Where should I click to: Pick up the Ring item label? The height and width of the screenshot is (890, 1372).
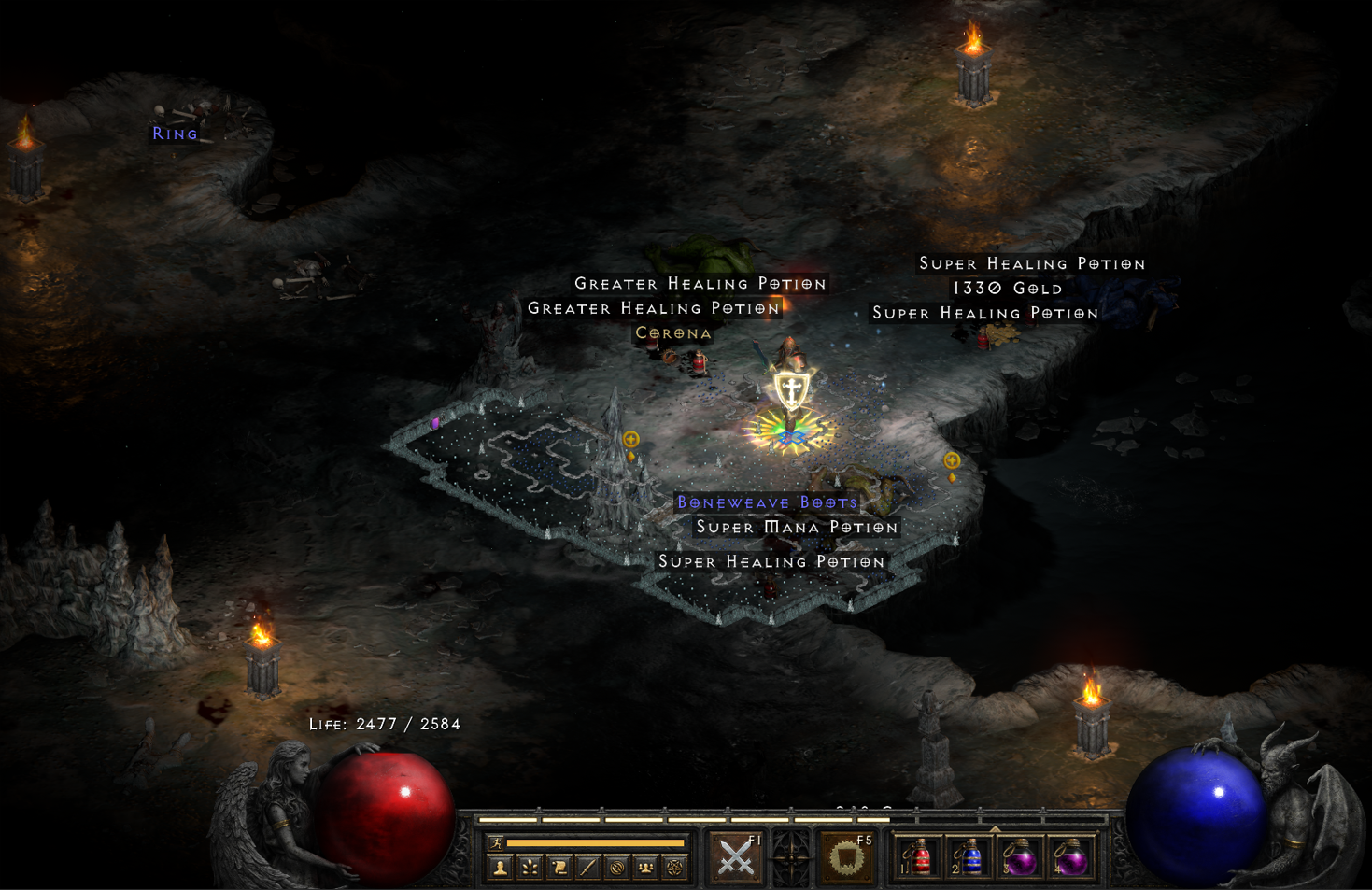coord(176,134)
